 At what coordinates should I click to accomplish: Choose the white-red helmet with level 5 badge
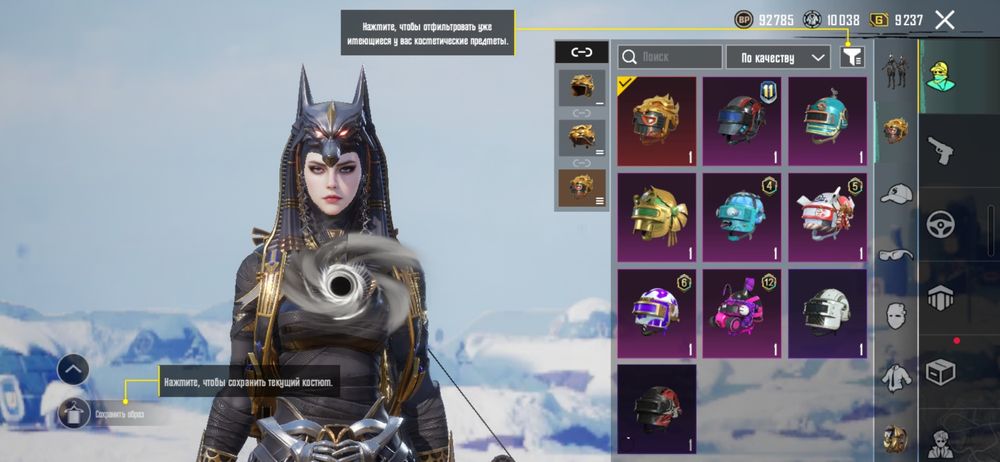827,216
